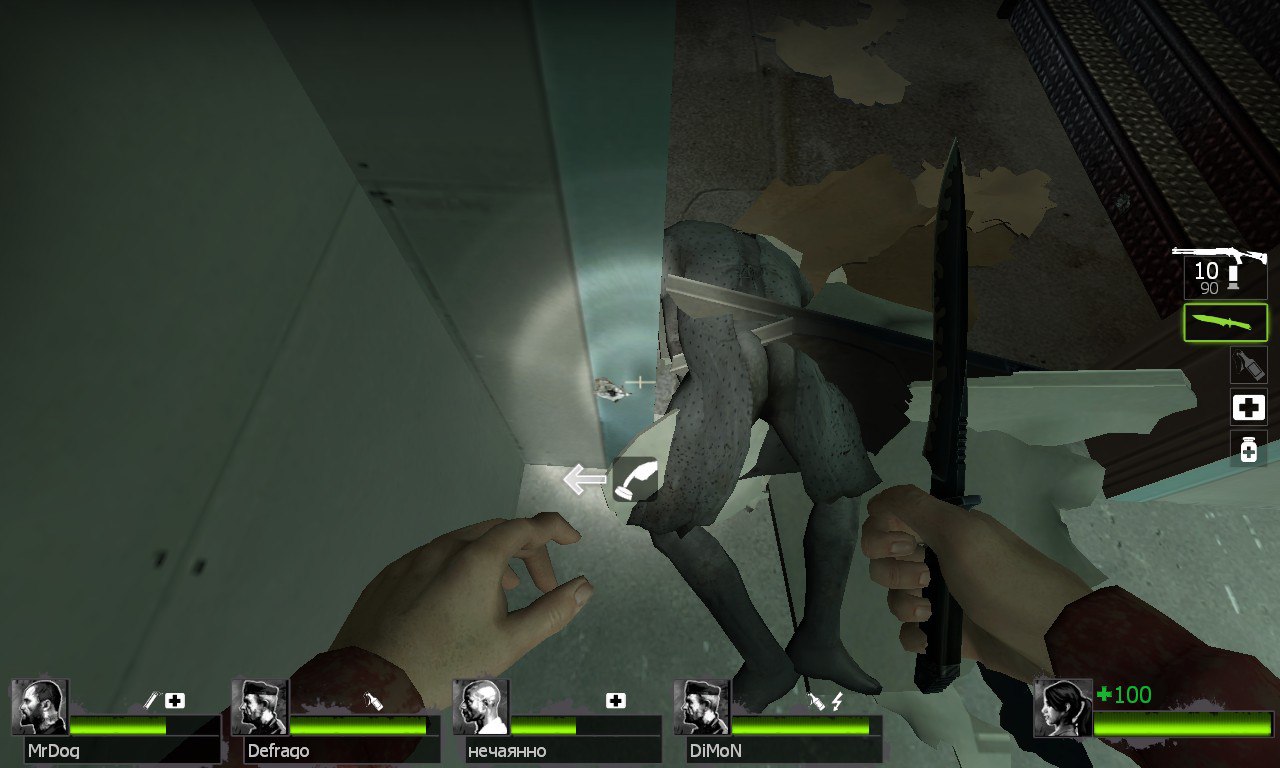This screenshot has width=1280, height=768.
Task: Click DiMoN's teammate portrait
Action: pos(702,707)
